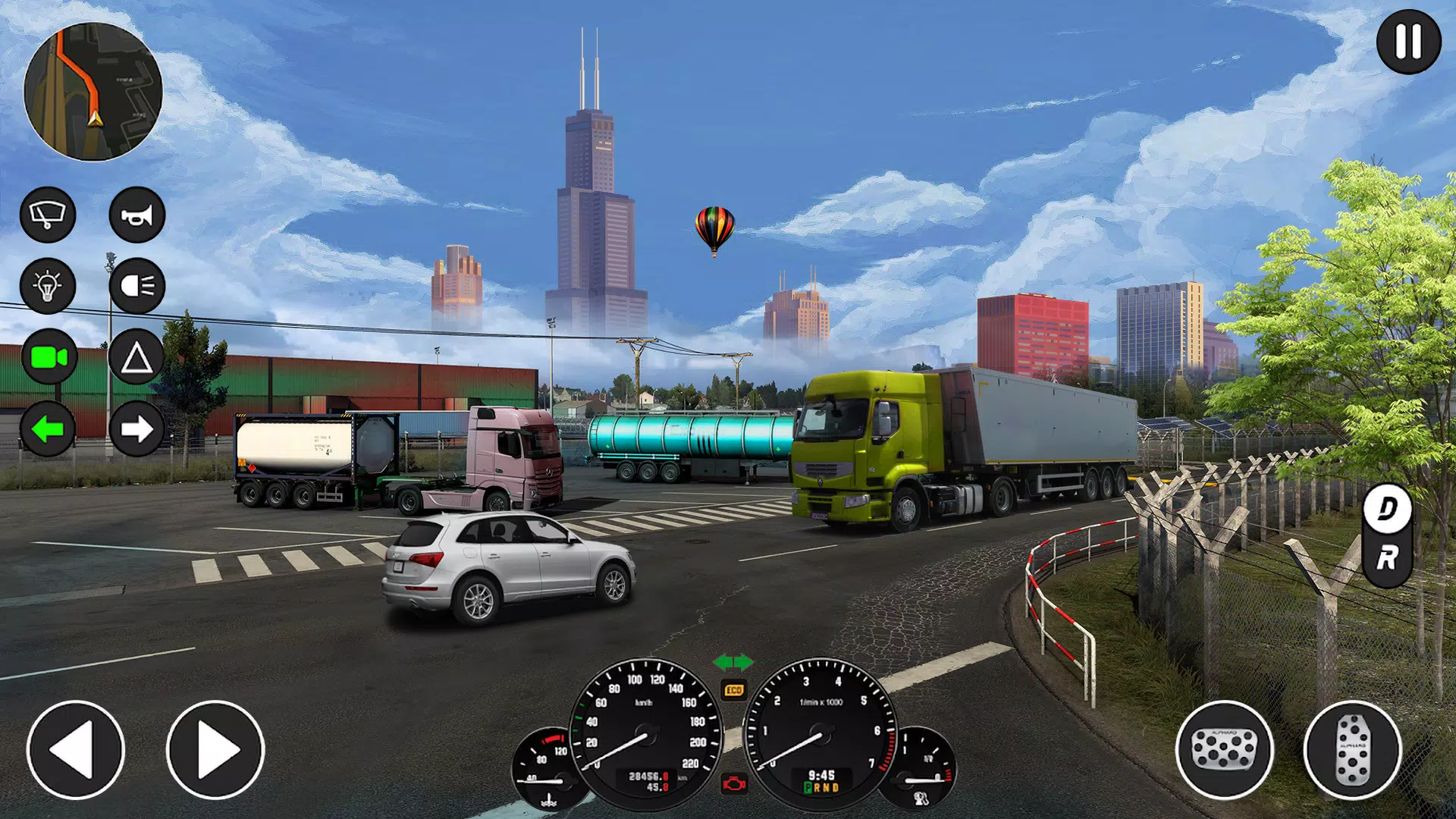Tap the brake pedal
Screen dimensions: 1456x819
point(1224,749)
